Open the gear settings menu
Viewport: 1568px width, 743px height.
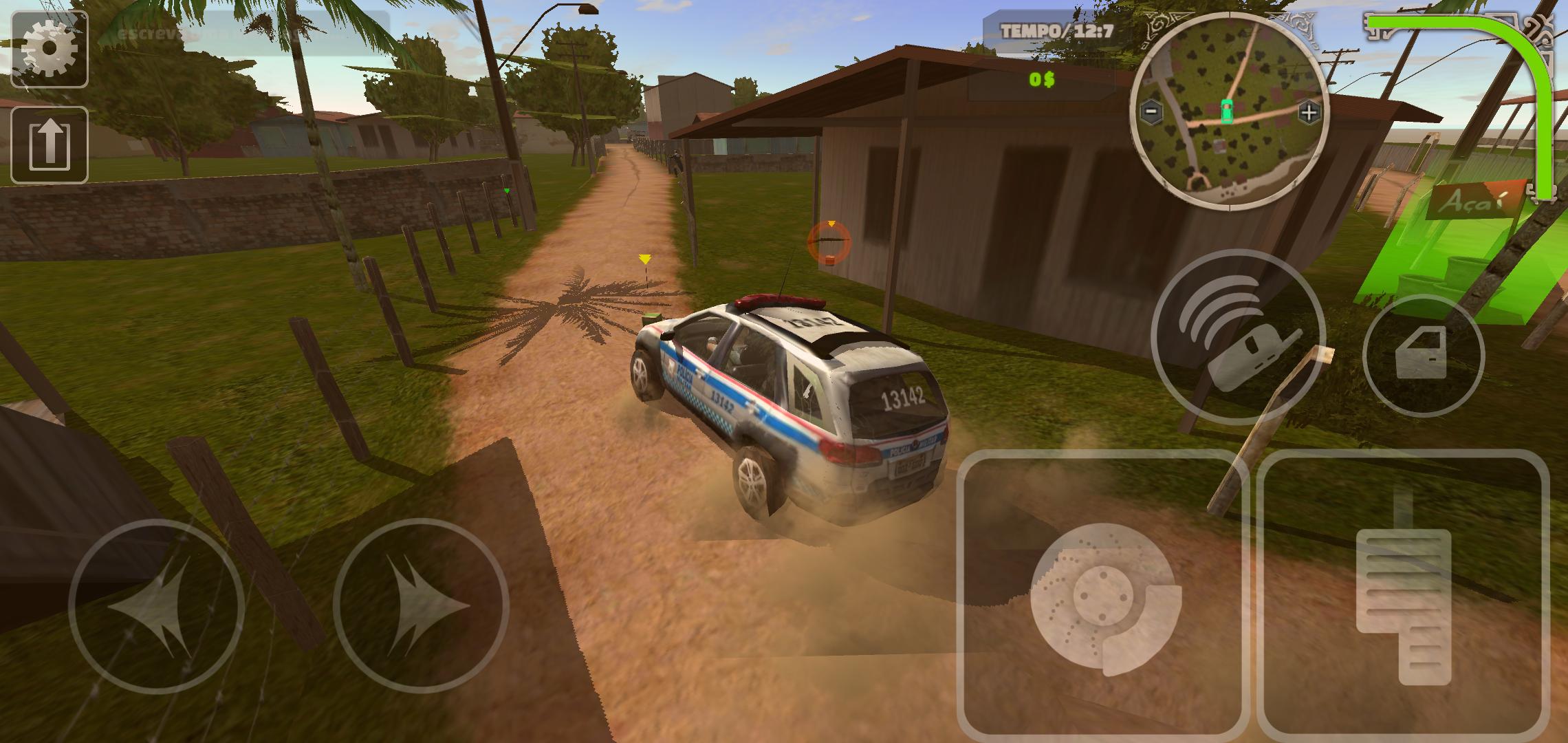(49, 48)
